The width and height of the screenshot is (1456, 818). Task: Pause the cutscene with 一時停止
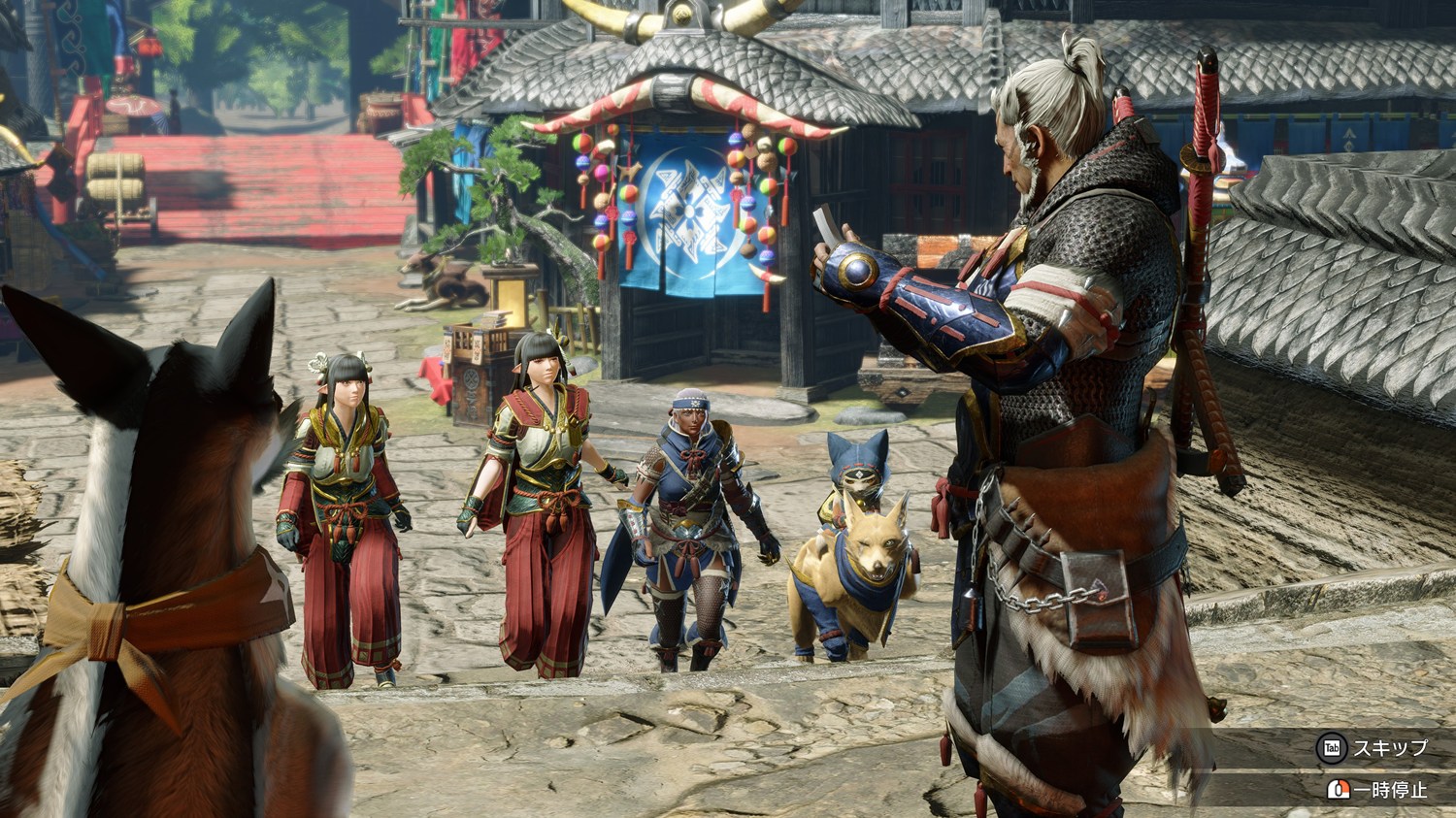pyautogui.click(x=1390, y=790)
